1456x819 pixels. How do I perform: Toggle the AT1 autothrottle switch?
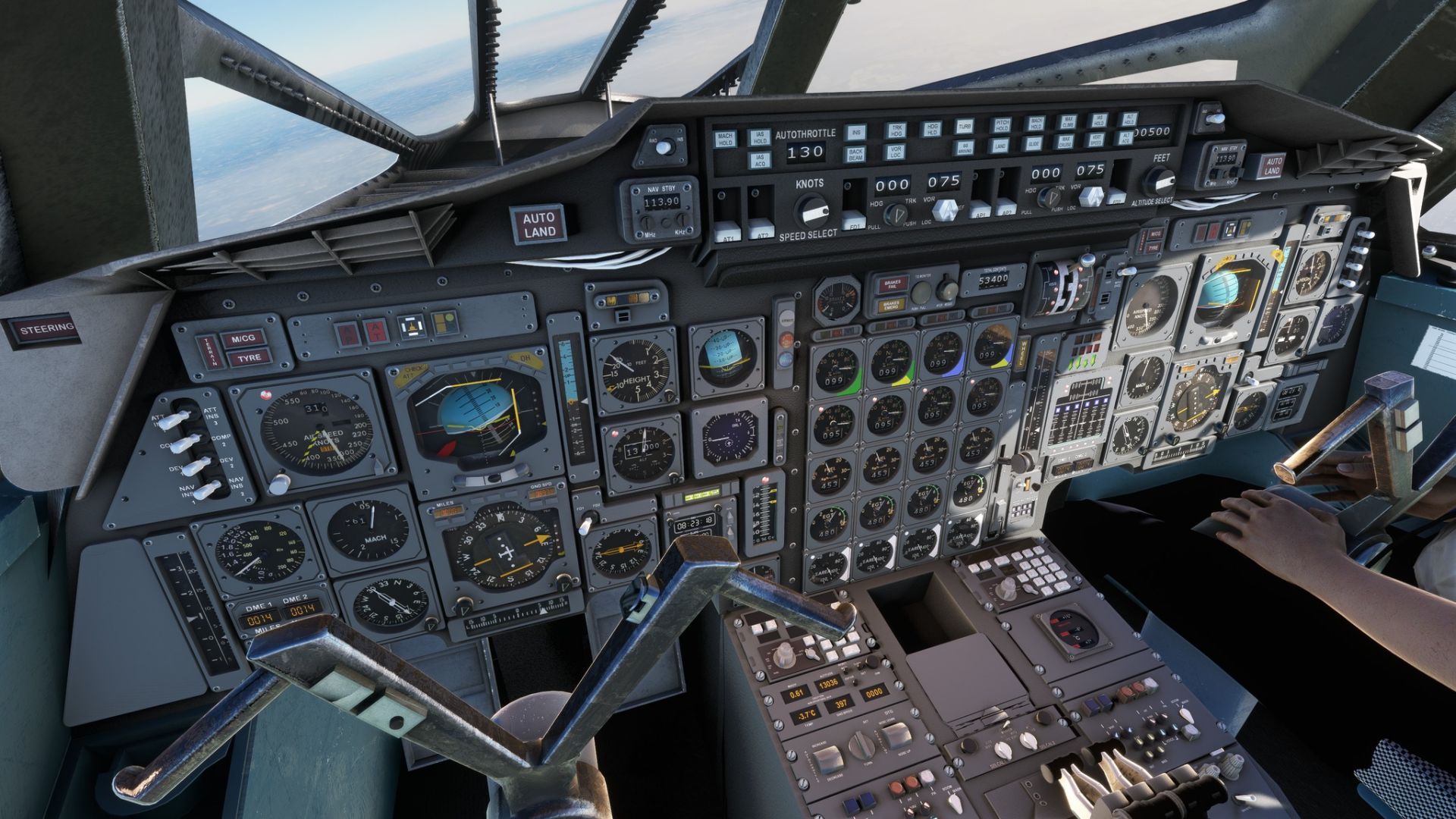coord(728,230)
